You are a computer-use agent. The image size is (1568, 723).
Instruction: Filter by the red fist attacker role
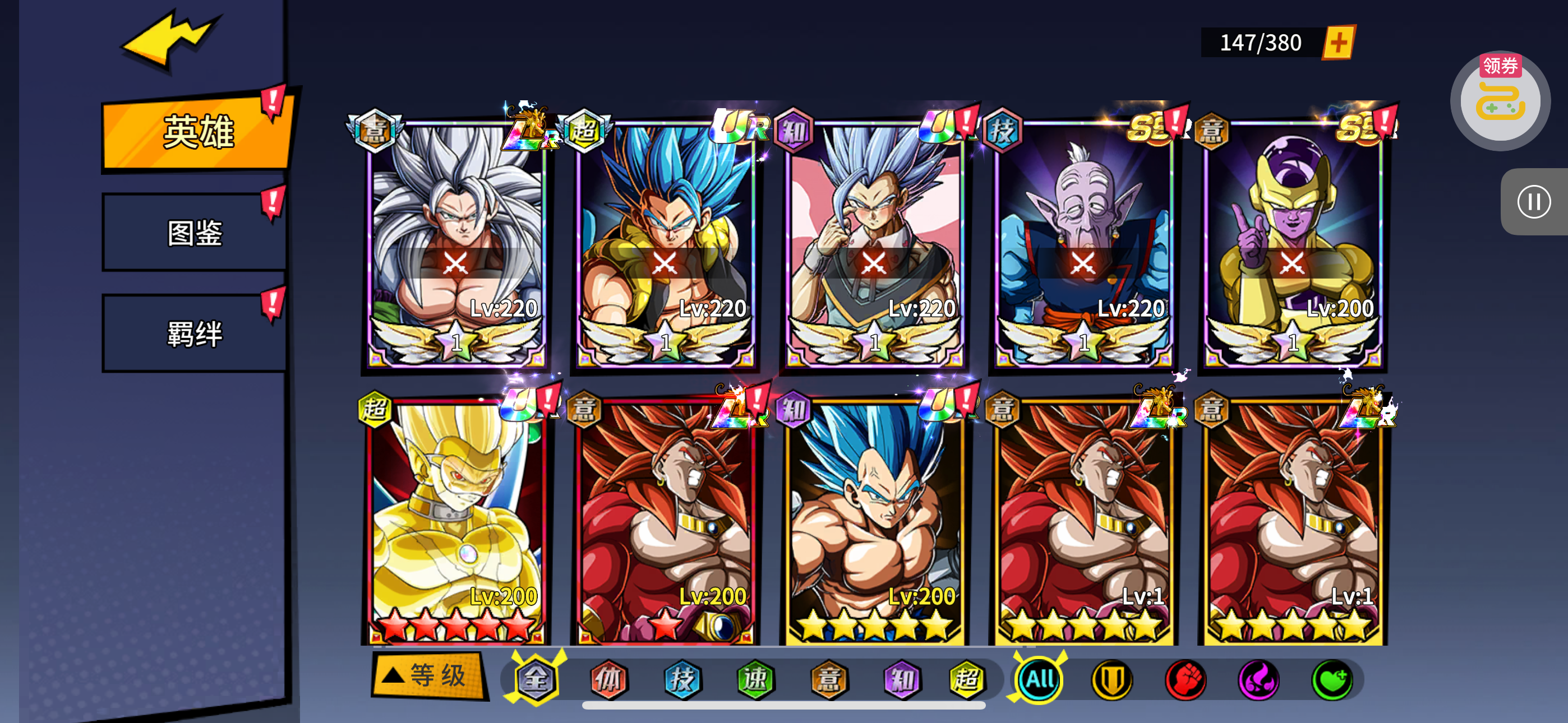1185,679
